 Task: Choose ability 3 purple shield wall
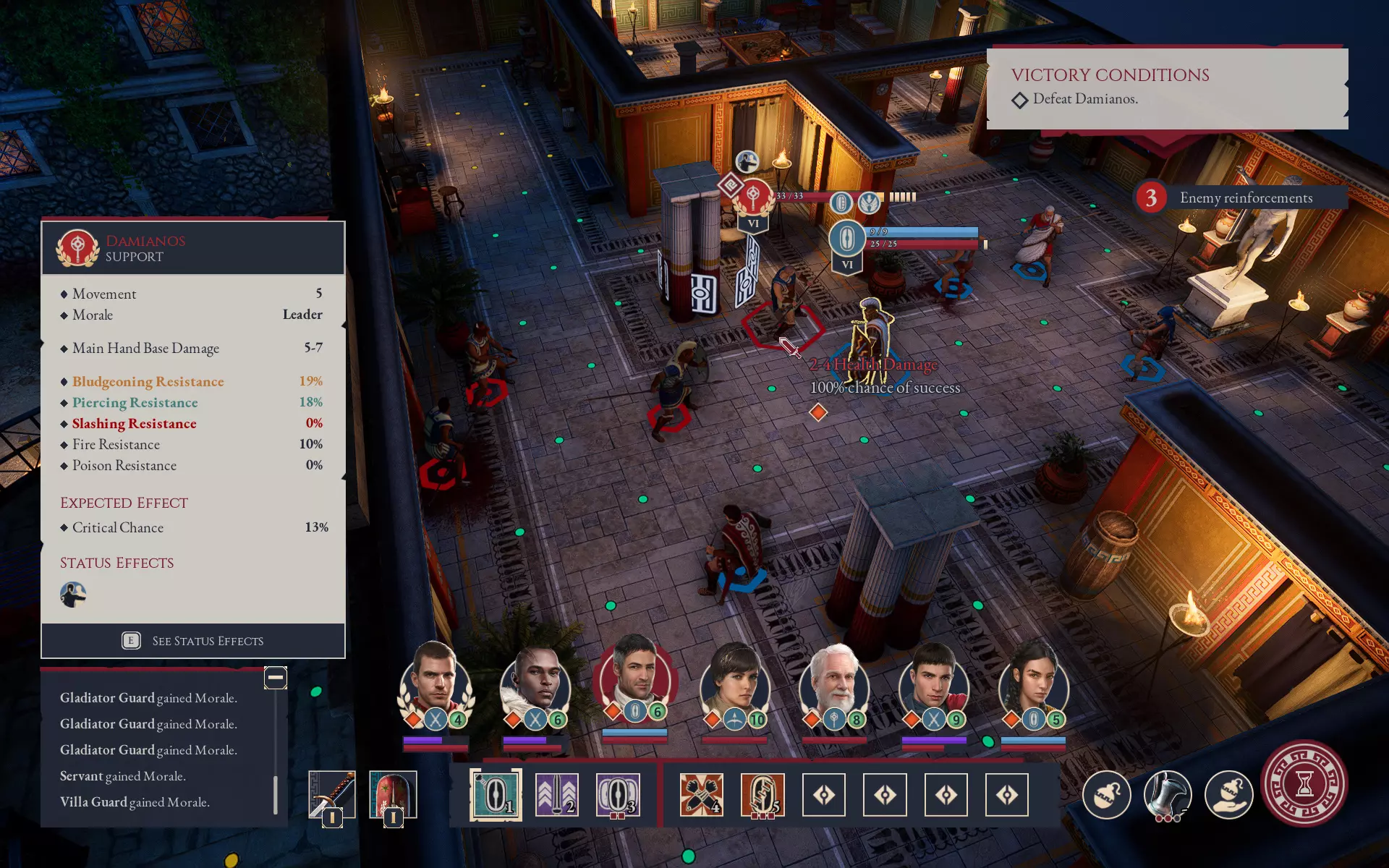point(617,794)
